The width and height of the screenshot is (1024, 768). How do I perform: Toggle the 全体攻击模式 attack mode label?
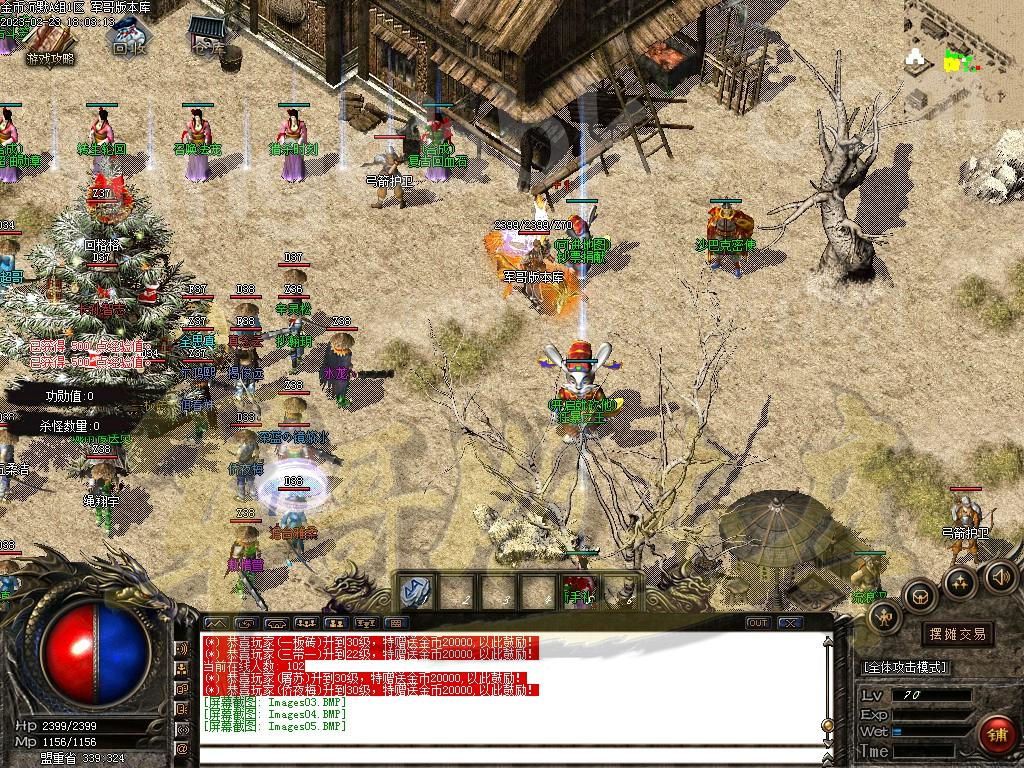coord(905,667)
